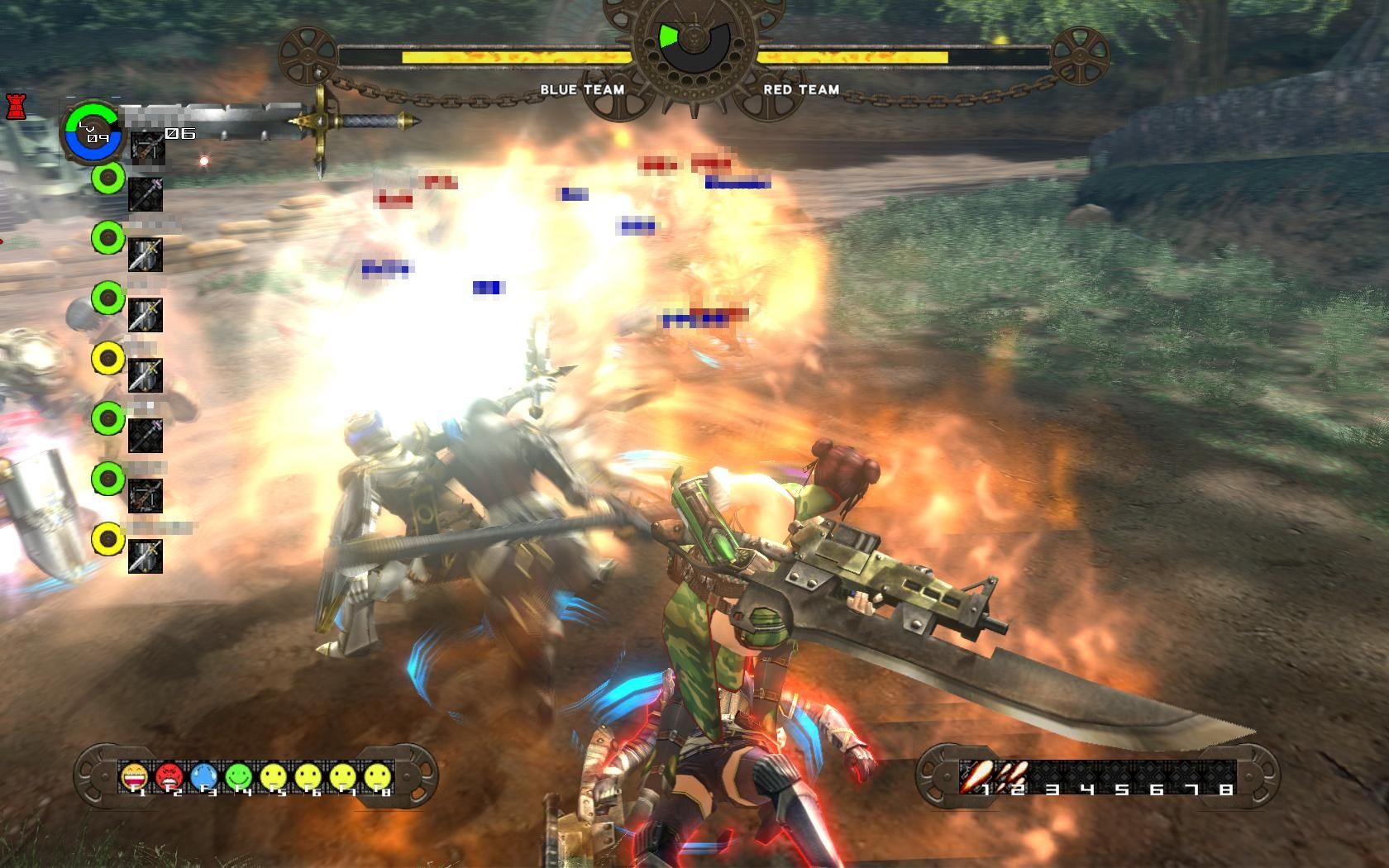Click the yellow smiley emote labeled F8
Viewport: 1389px width, 868px height.
coord(377,776)
